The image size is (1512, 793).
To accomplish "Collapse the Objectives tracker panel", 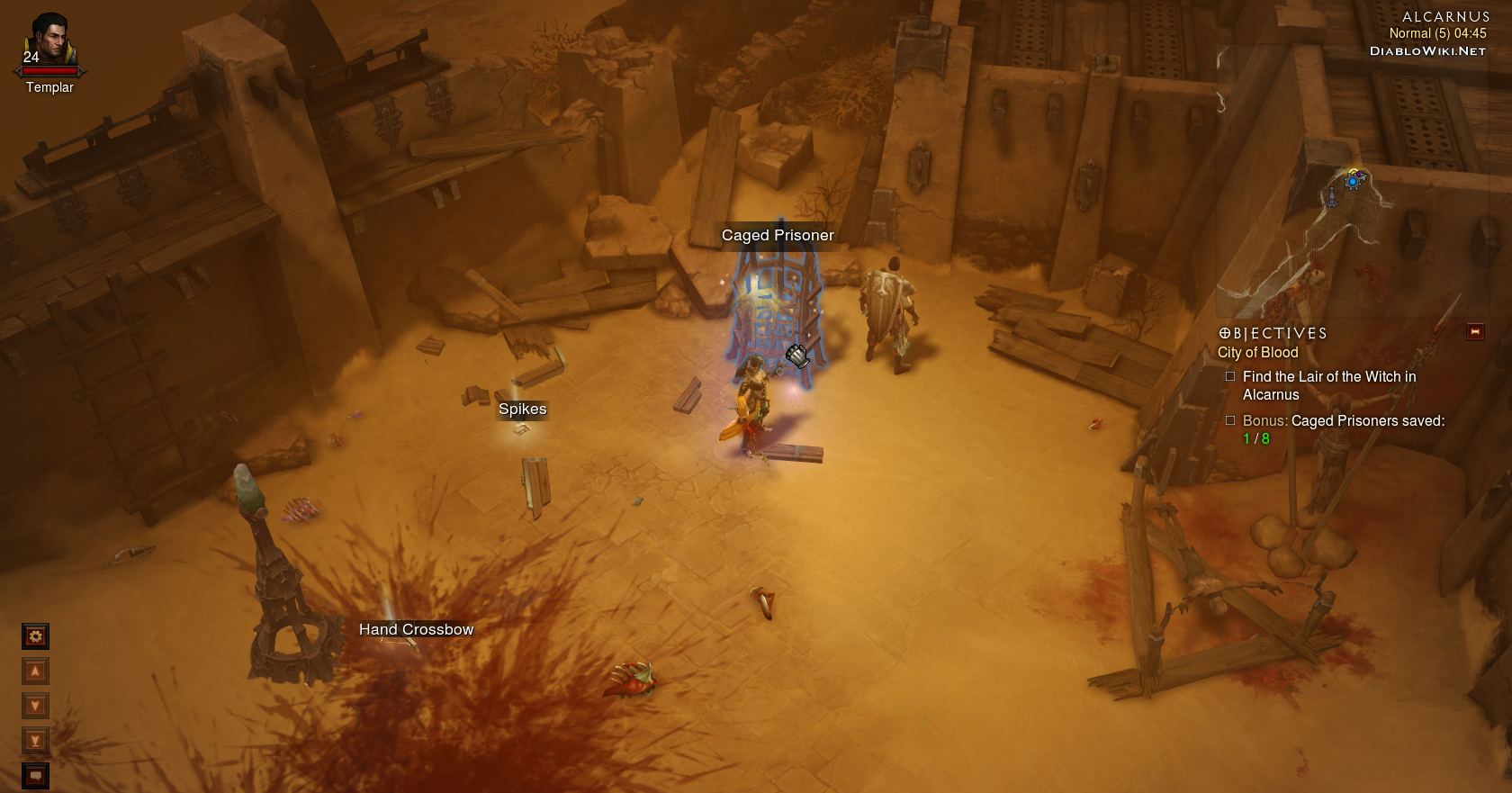I will [1475, 332].
